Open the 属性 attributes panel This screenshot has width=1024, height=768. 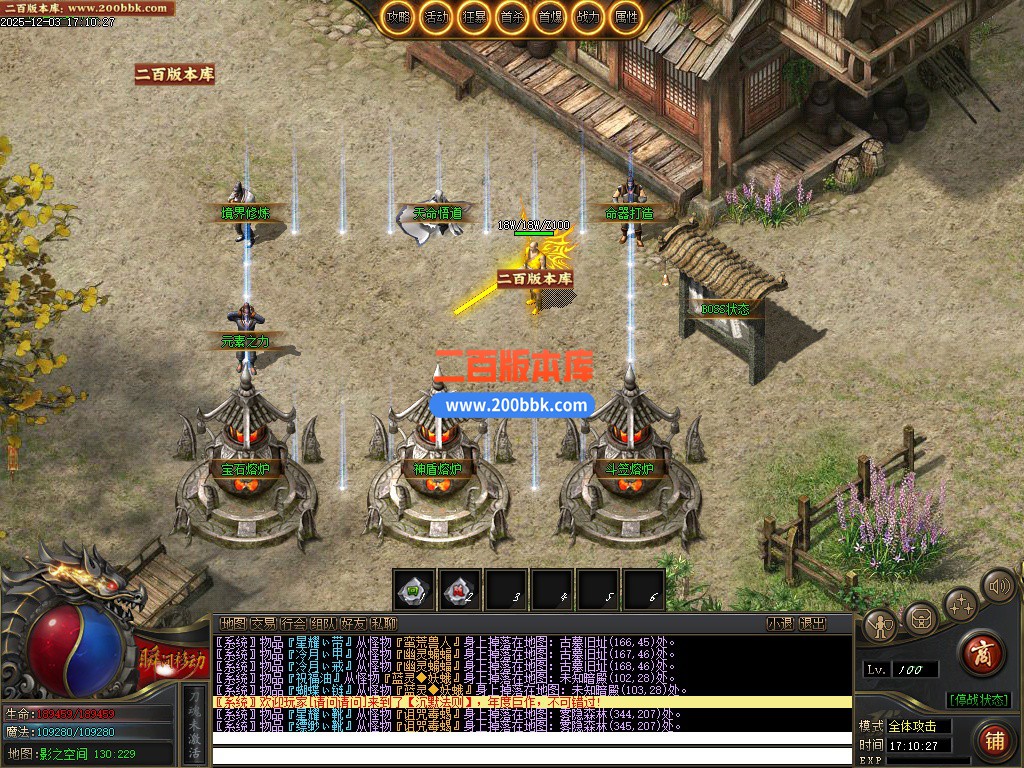click(625, 17)
